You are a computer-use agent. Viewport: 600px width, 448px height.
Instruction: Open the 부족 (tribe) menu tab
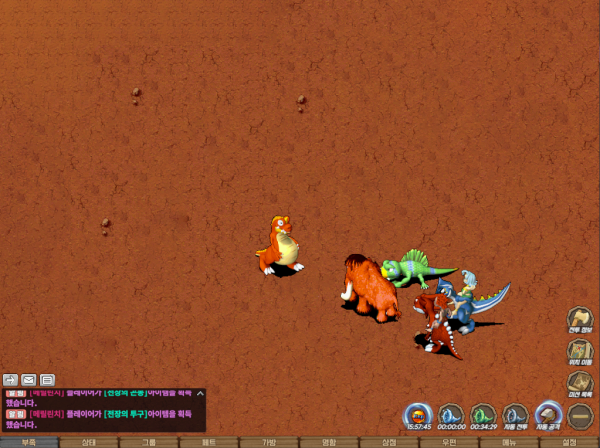click(x=29, y=441)
